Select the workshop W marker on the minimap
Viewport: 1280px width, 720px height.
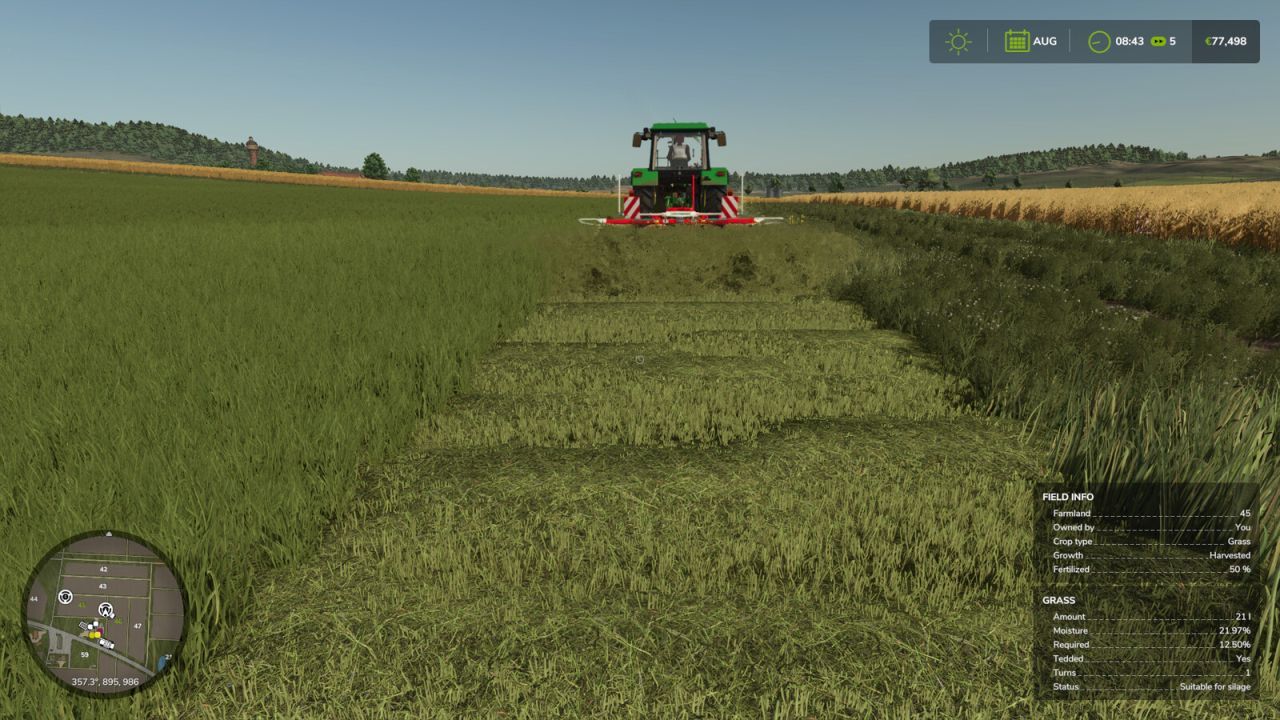105,608
